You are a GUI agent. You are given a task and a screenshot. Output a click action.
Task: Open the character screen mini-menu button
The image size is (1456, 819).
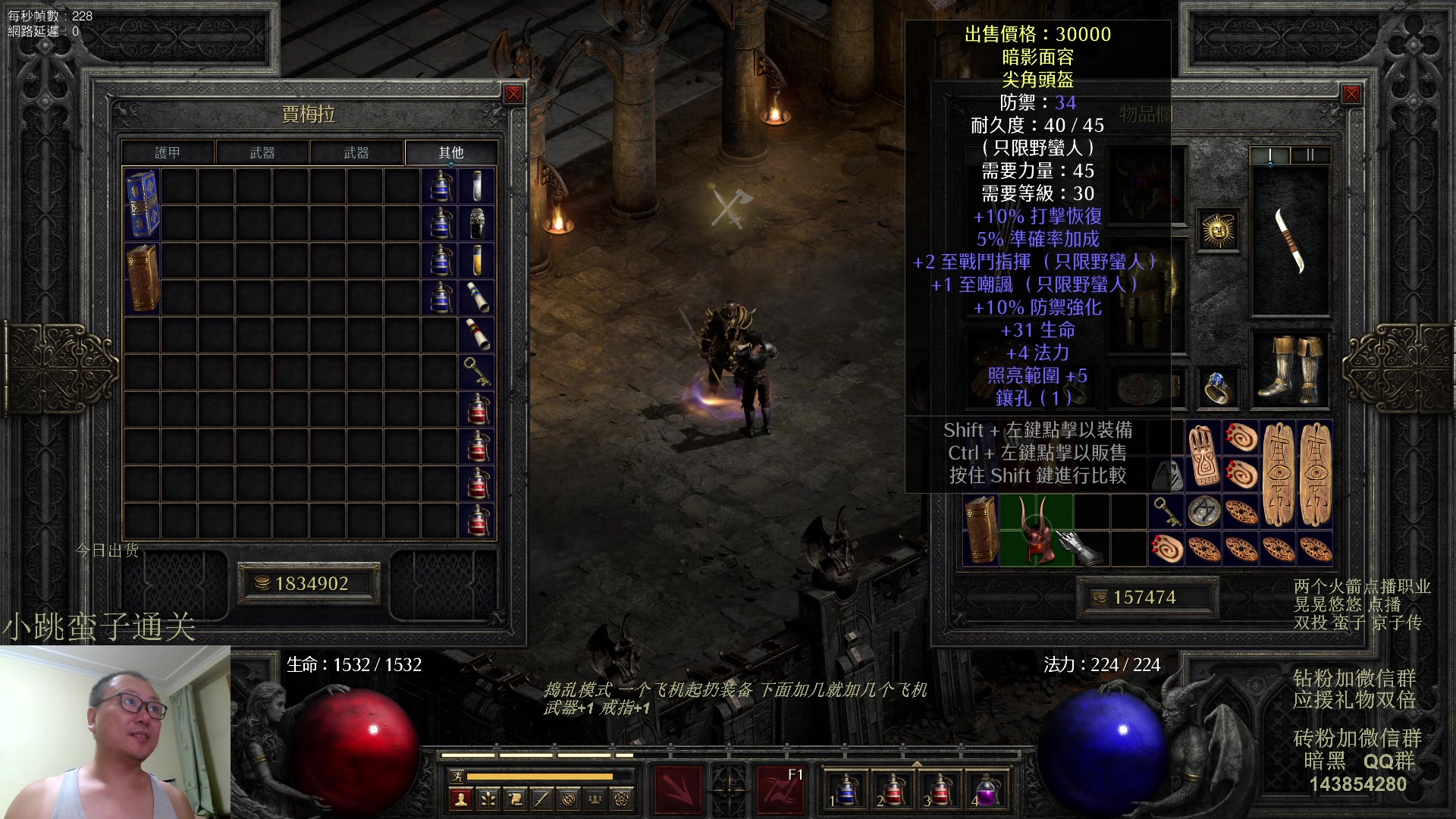460,799
